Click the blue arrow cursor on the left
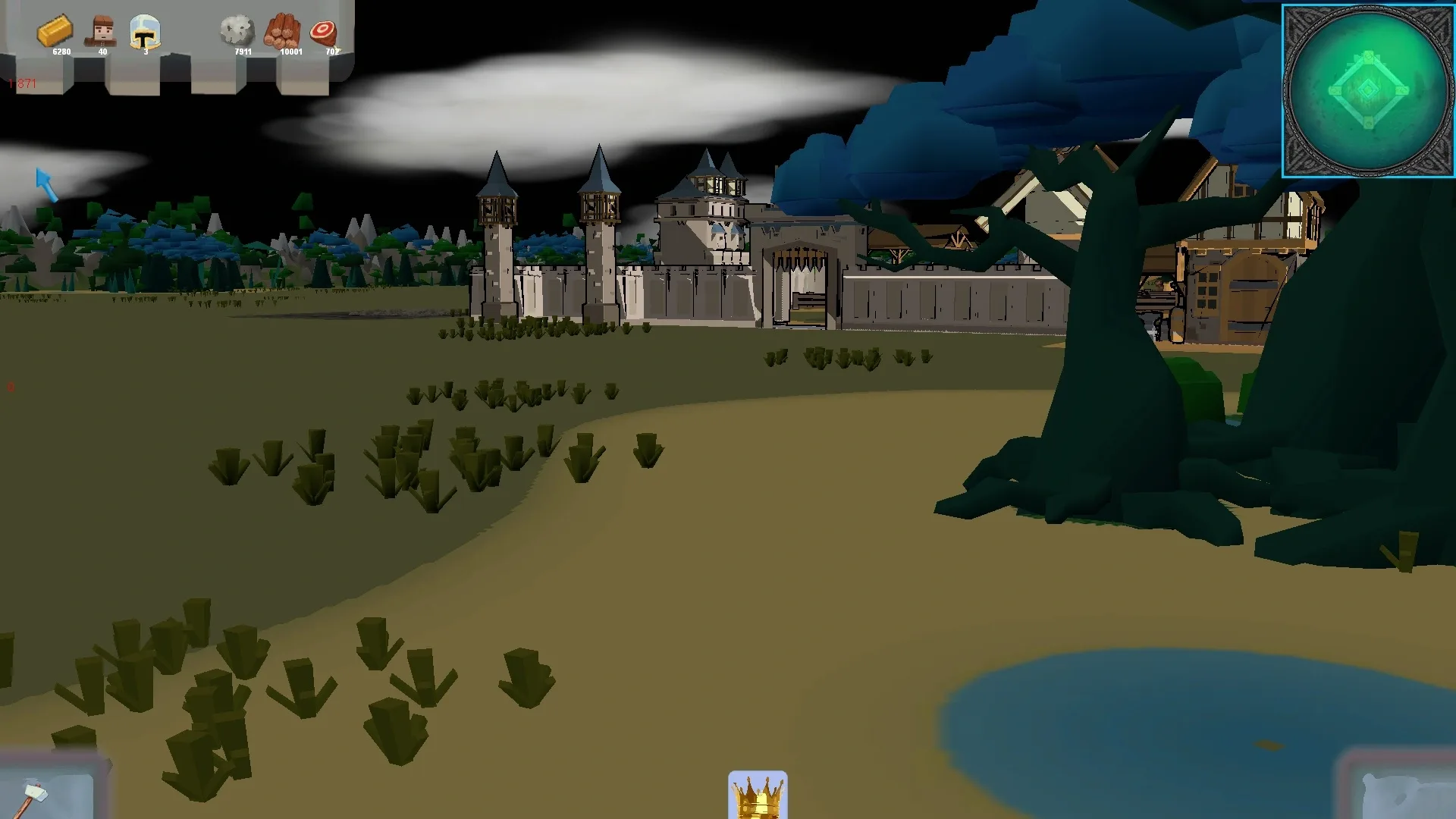1456x819 pixels. (47, 186)
